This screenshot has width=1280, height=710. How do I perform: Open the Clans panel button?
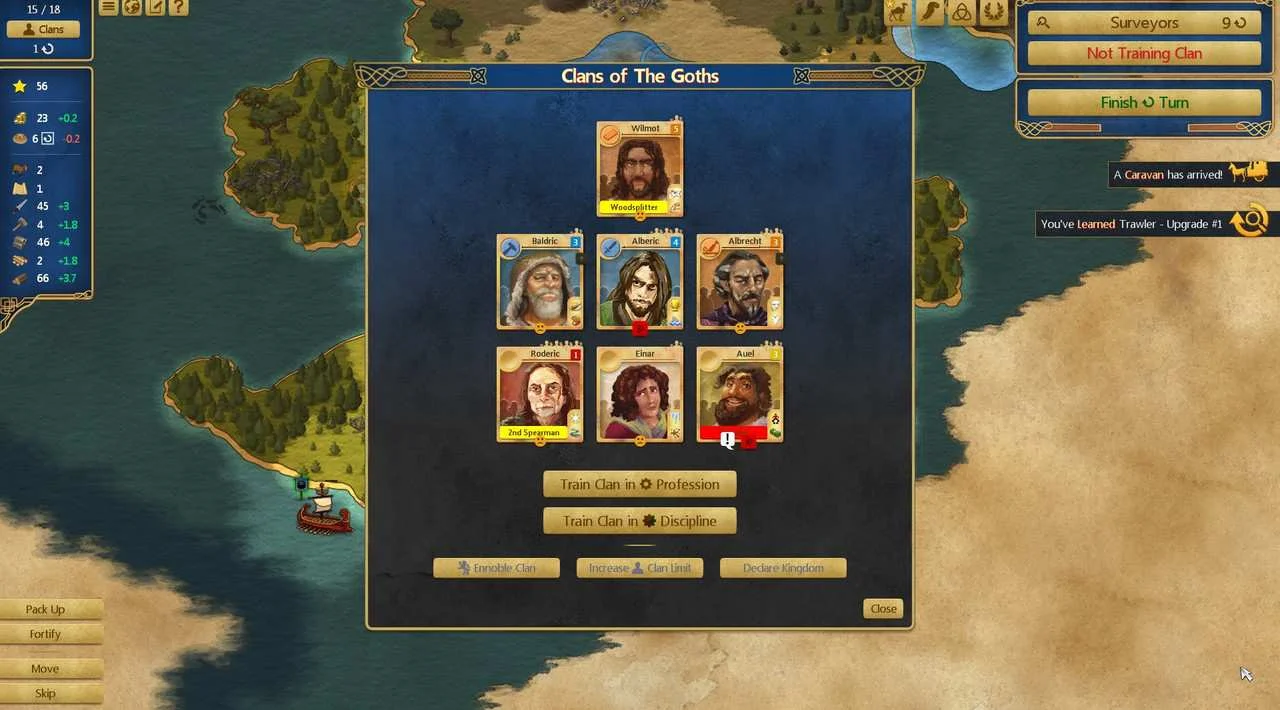(44, 30)
